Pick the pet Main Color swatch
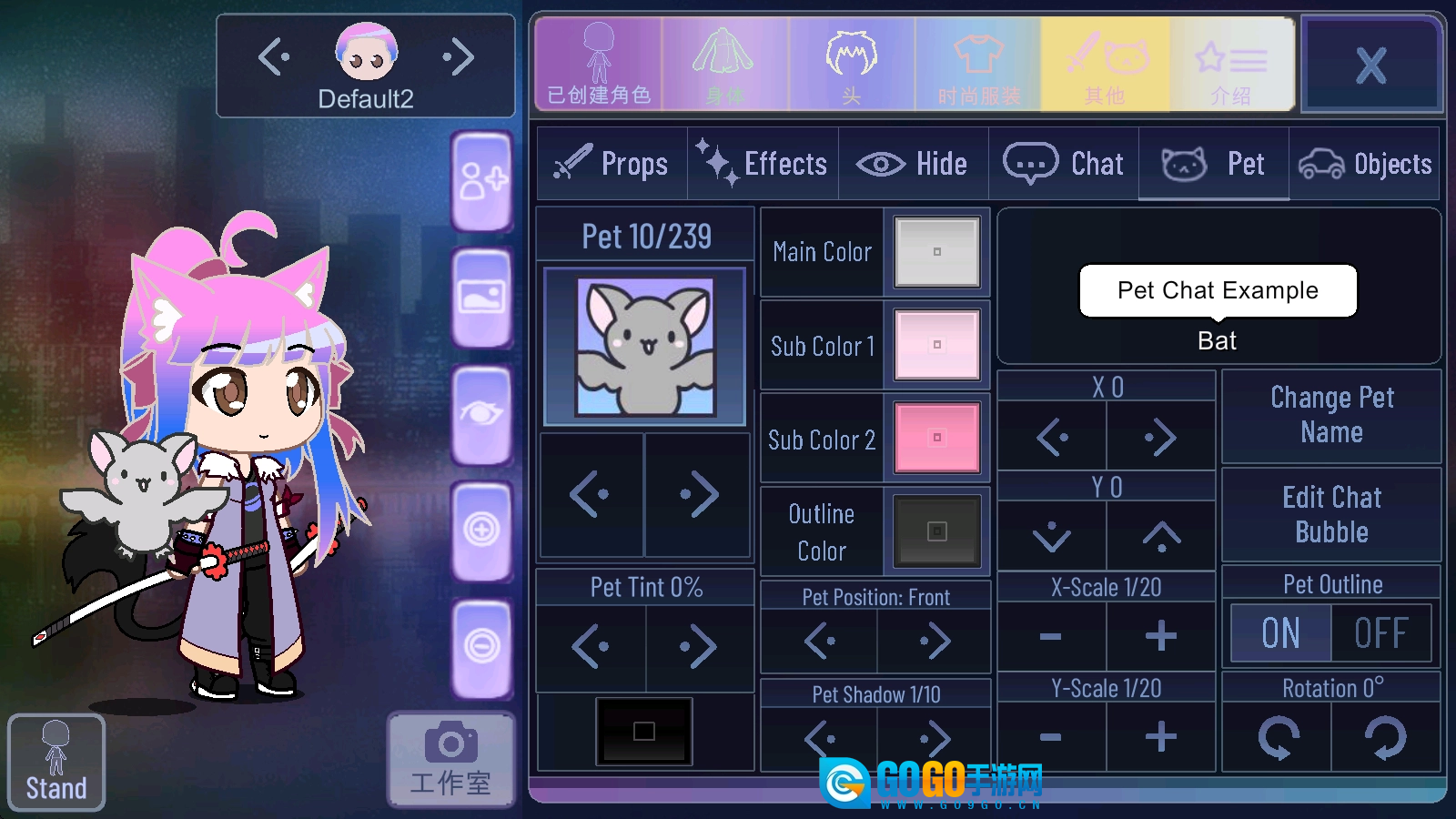 click(x=936, y=252)
